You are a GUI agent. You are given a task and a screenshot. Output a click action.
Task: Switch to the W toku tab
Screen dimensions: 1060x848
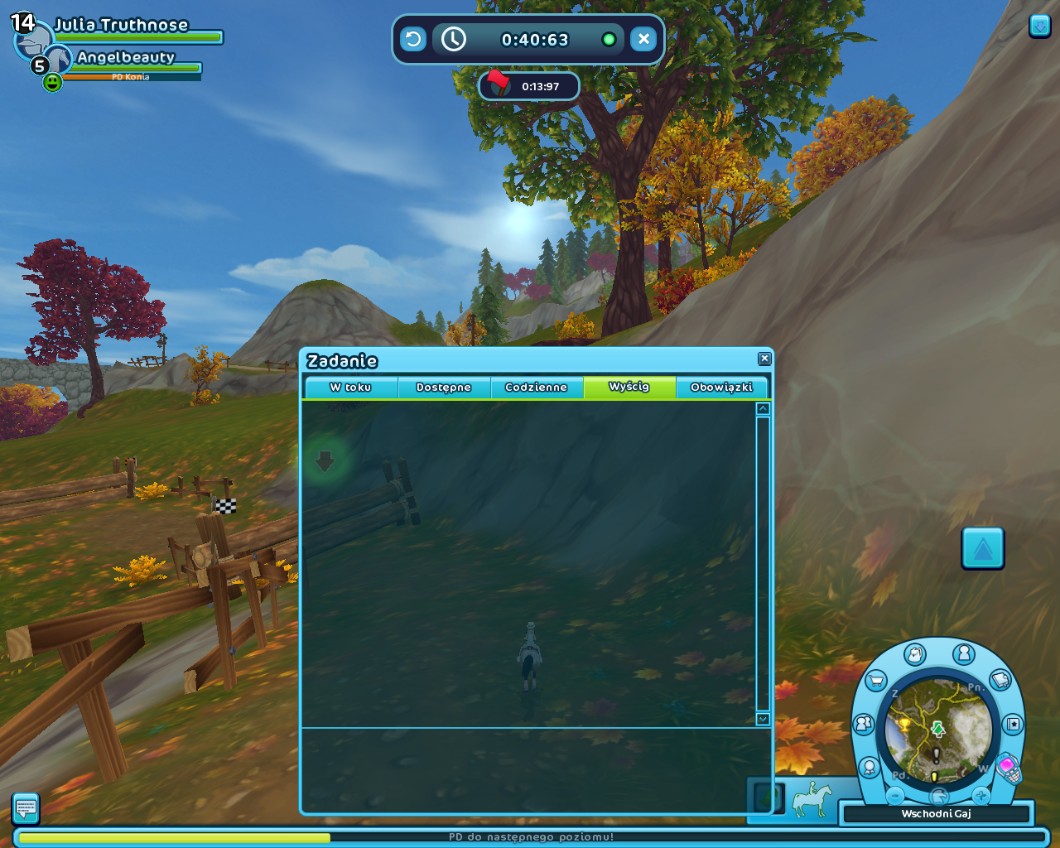pyautogui.click(x=350, y=387)
